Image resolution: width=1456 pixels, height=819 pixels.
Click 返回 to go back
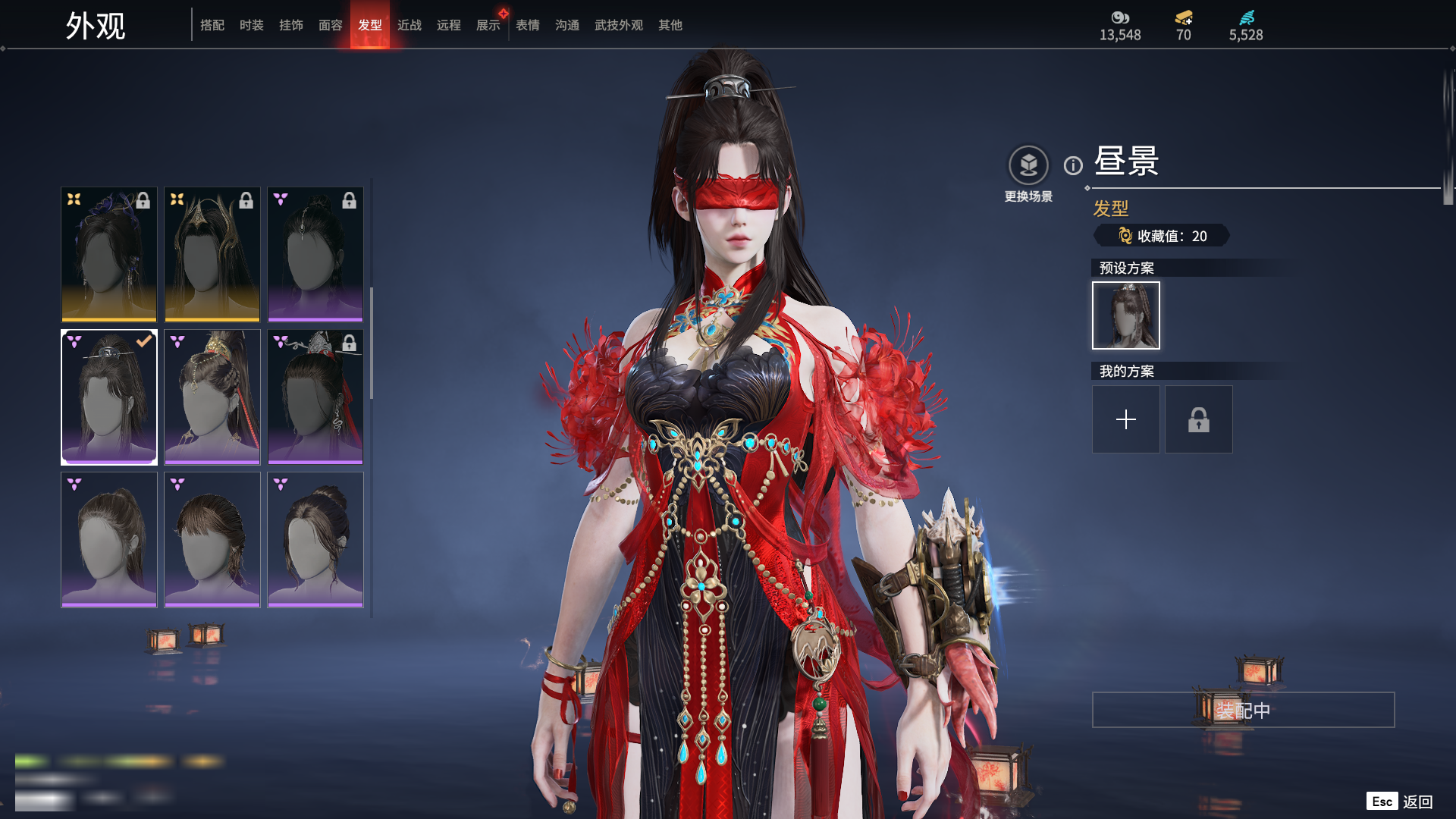coord(1417,802)
